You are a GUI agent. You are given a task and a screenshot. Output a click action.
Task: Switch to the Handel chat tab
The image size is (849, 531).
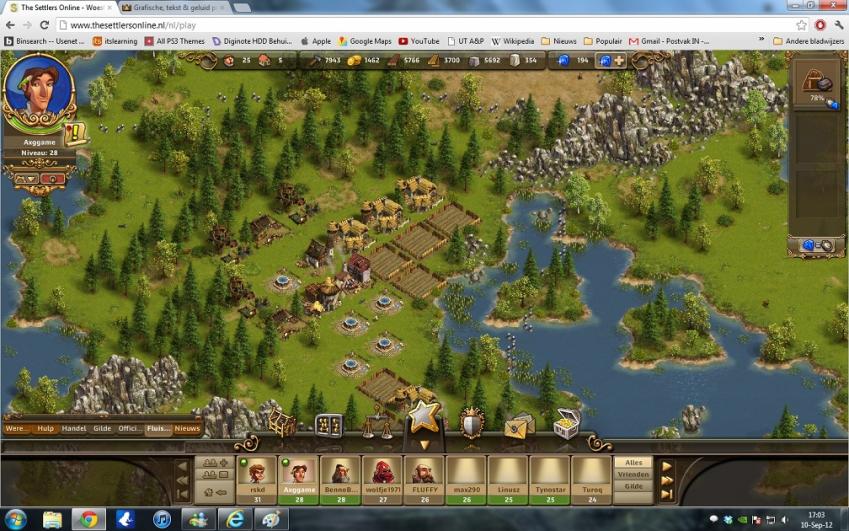(74, 428)
